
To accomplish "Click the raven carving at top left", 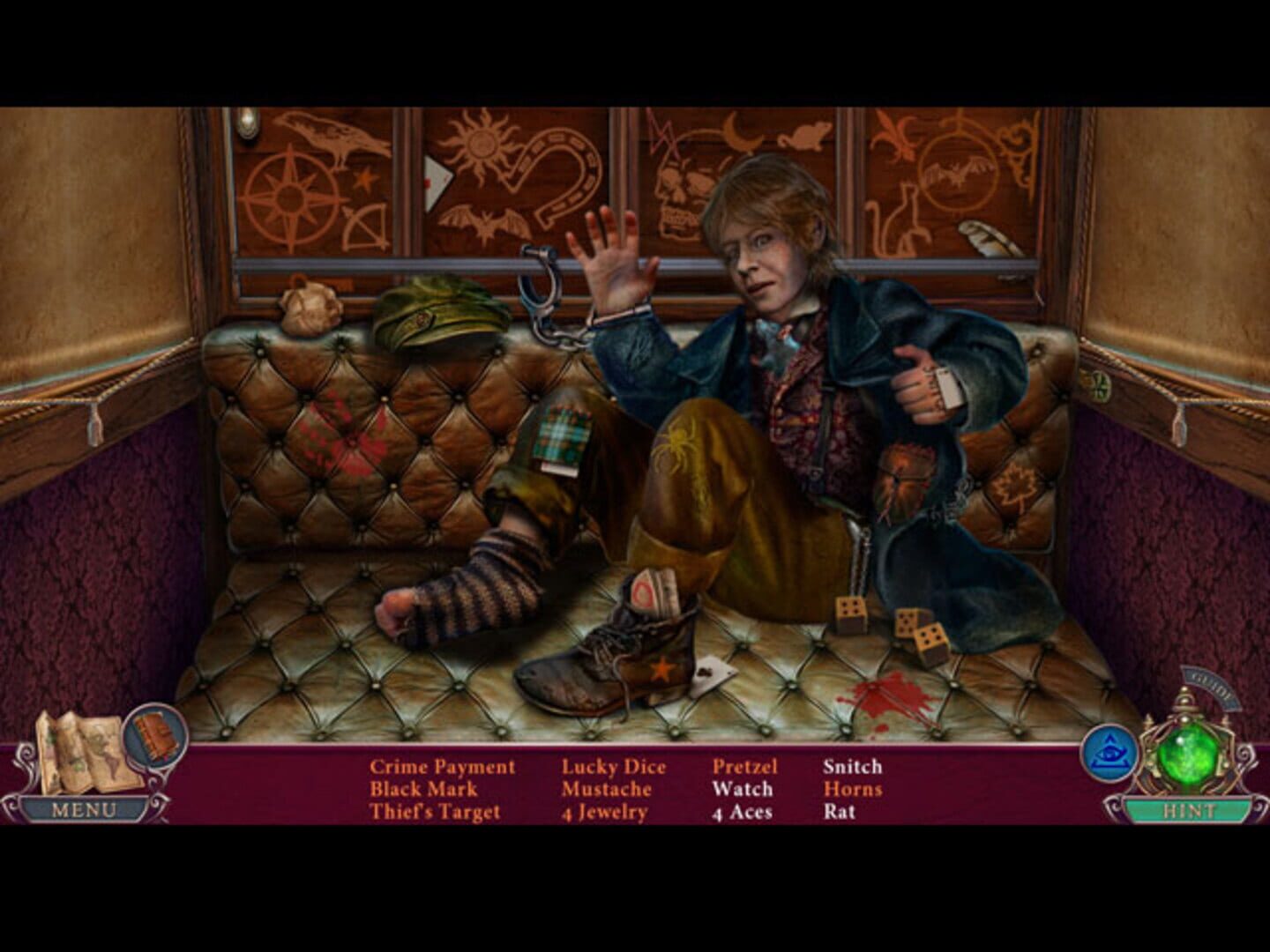I will tap(326, 134).
